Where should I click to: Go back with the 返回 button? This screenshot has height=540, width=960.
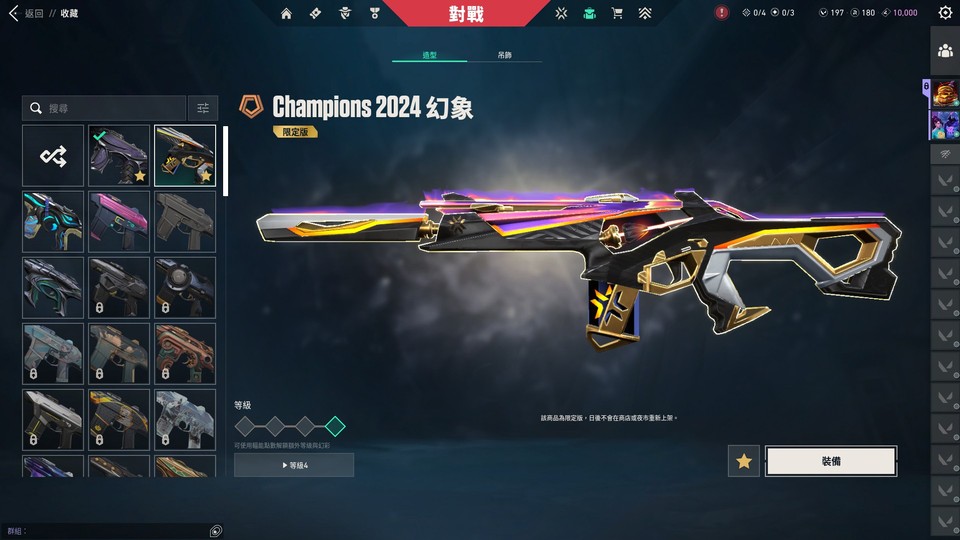28,13
